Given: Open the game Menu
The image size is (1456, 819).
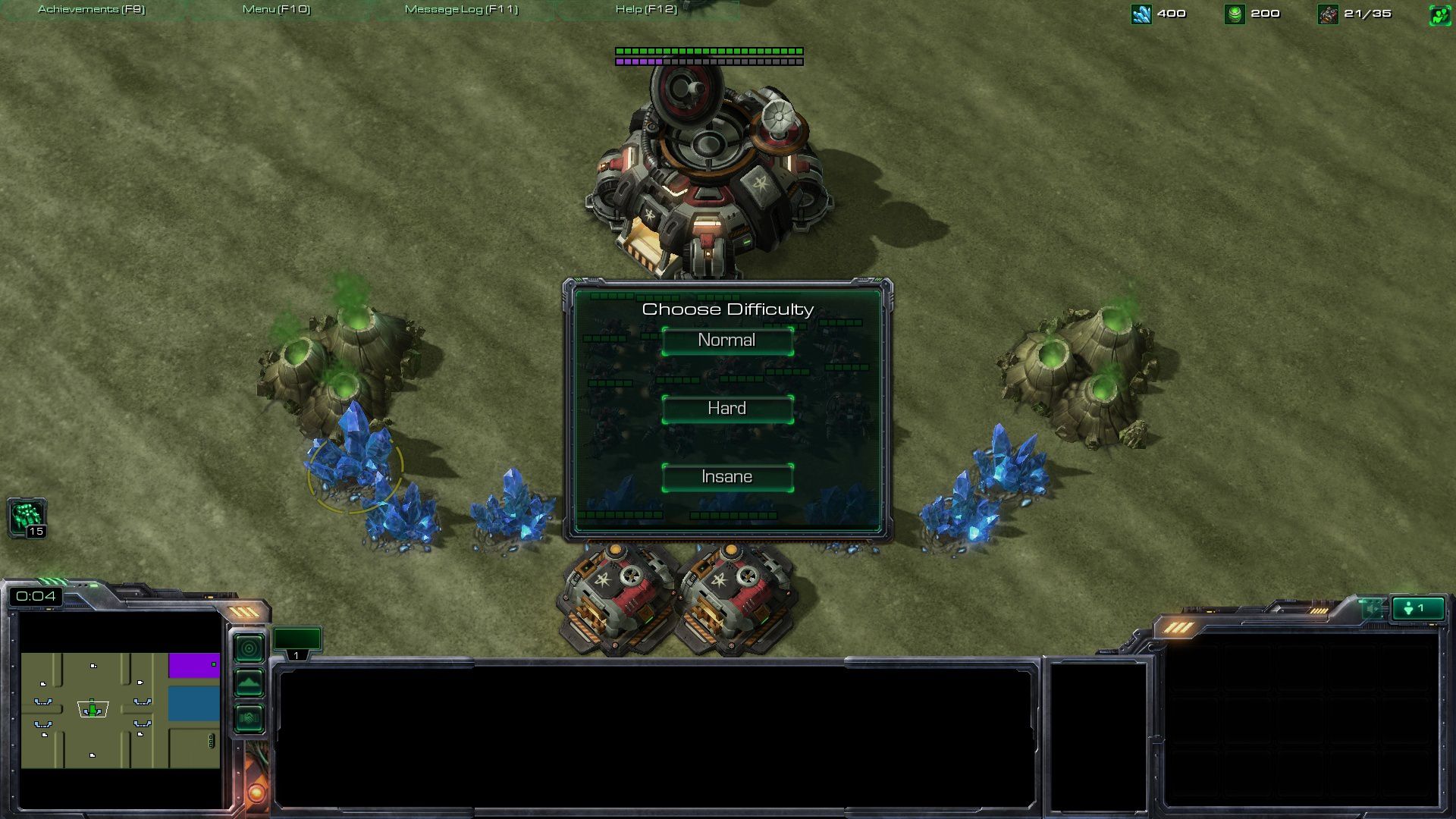Looking at the screenshot, I should (276, 9).
